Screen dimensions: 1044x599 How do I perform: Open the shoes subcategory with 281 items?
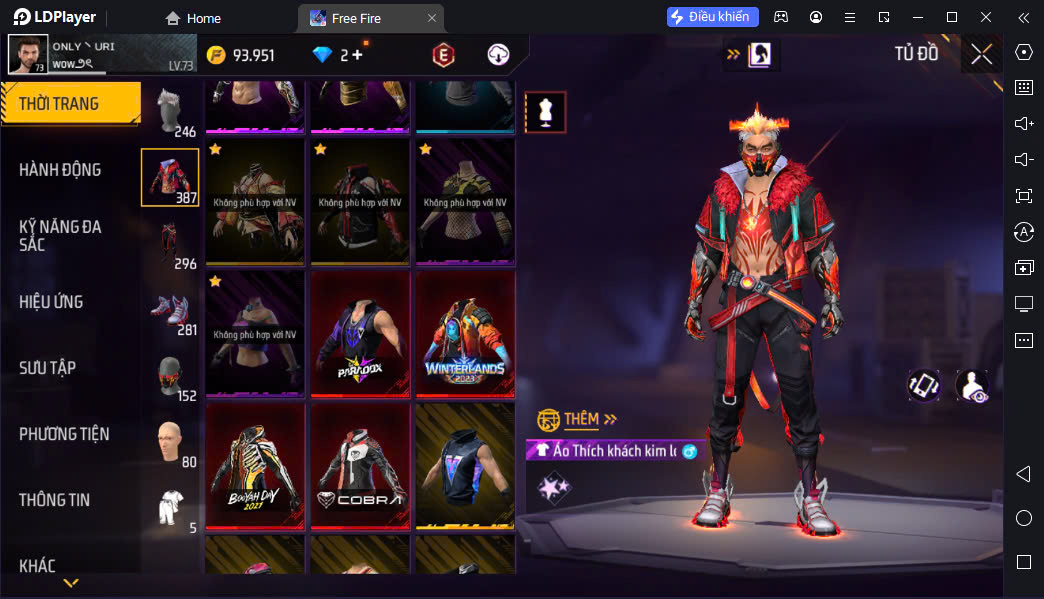(x=170, y=310)
